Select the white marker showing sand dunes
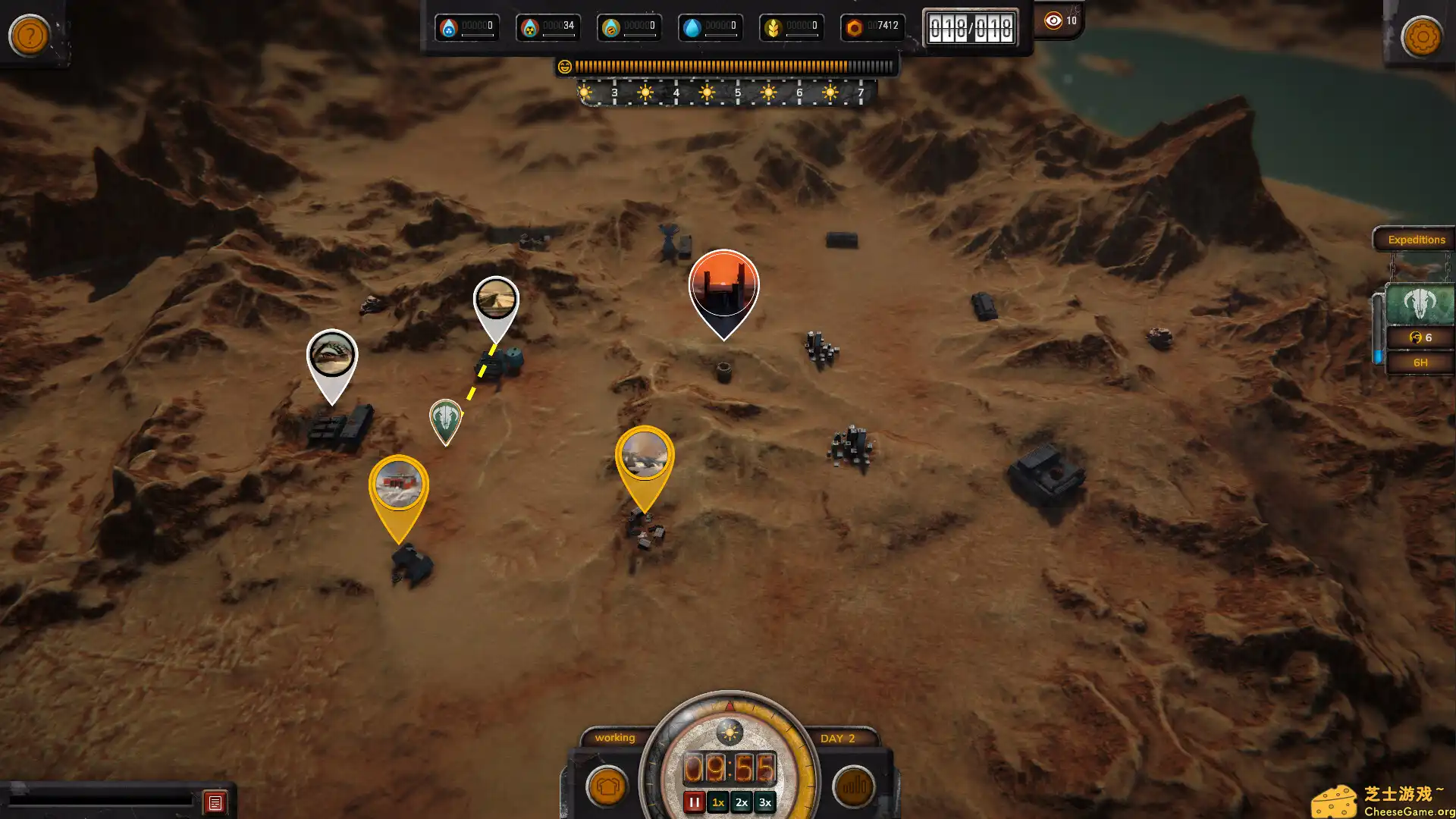 496,300
